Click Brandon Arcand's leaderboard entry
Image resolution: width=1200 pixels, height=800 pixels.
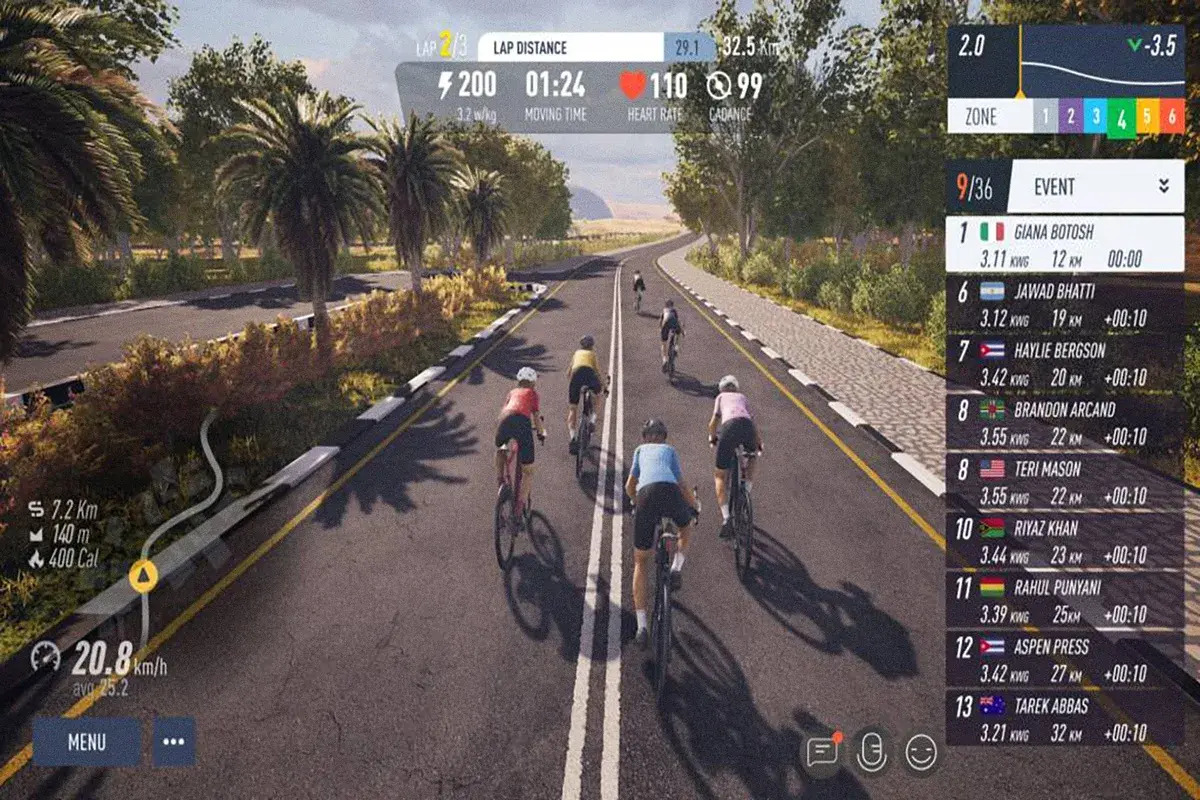[x=1065, y=422]
